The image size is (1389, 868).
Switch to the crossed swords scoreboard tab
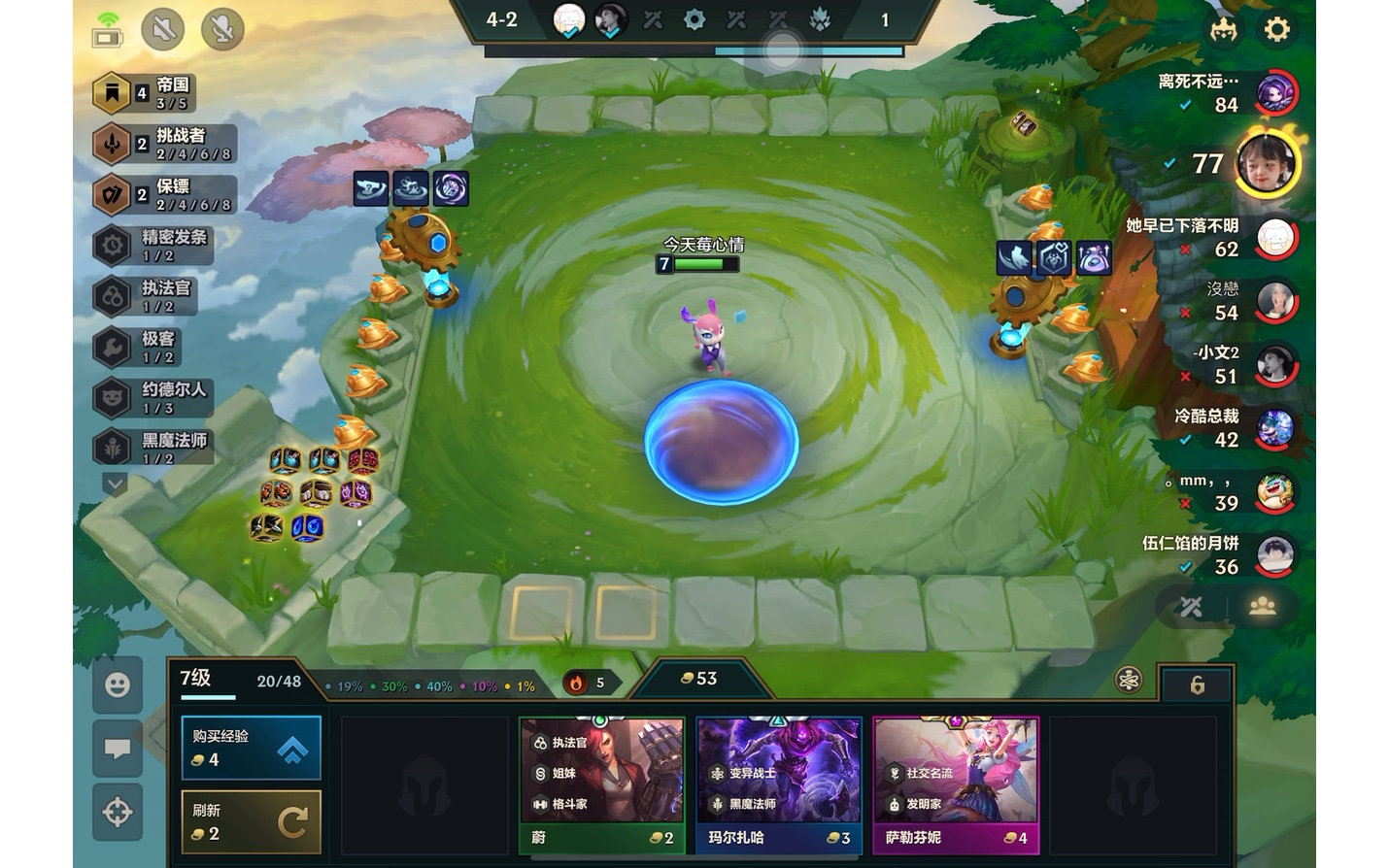coord(1192,608)
